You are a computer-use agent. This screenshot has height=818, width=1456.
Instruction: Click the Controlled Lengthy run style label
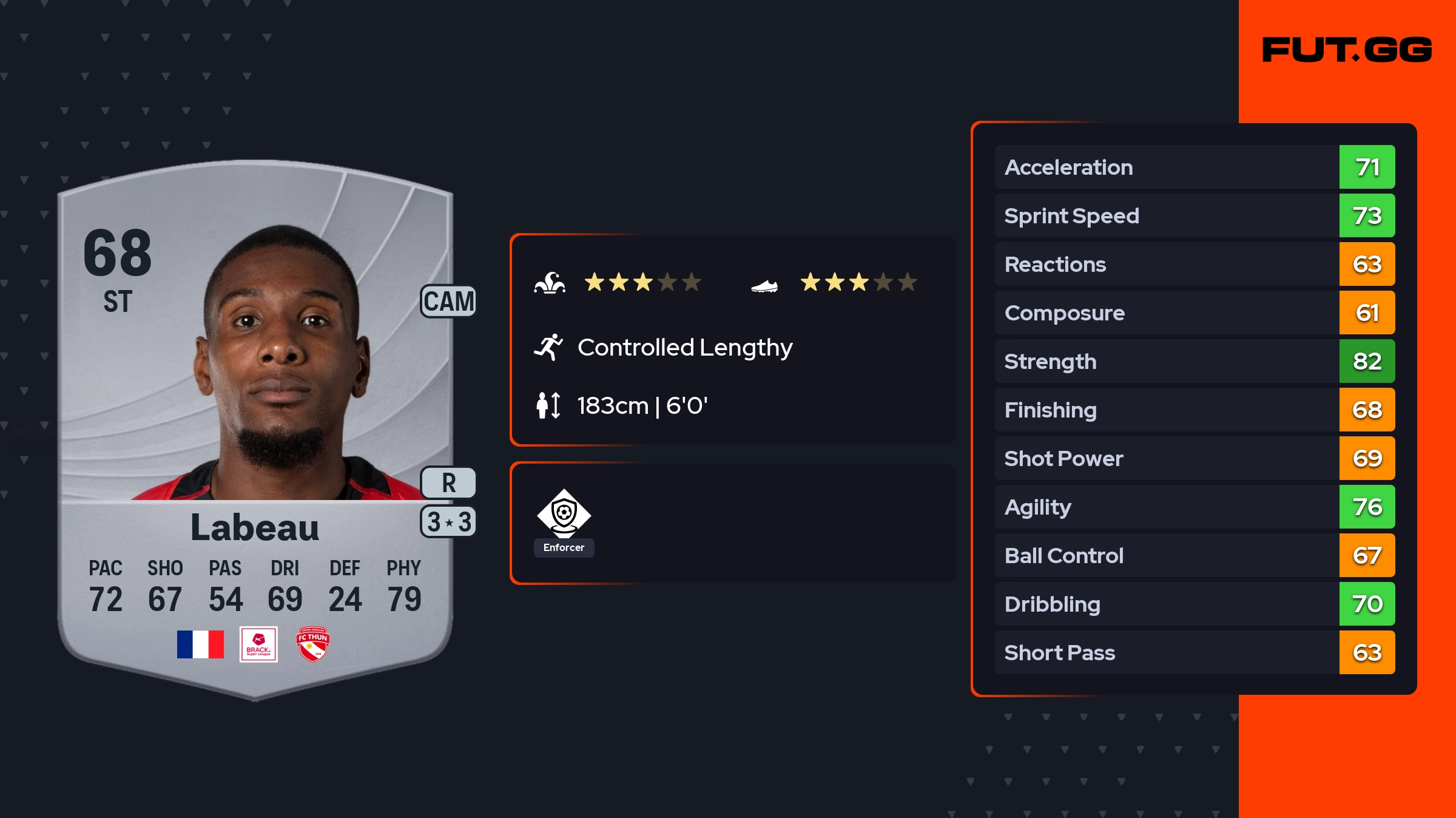click(x=684, y=348)
